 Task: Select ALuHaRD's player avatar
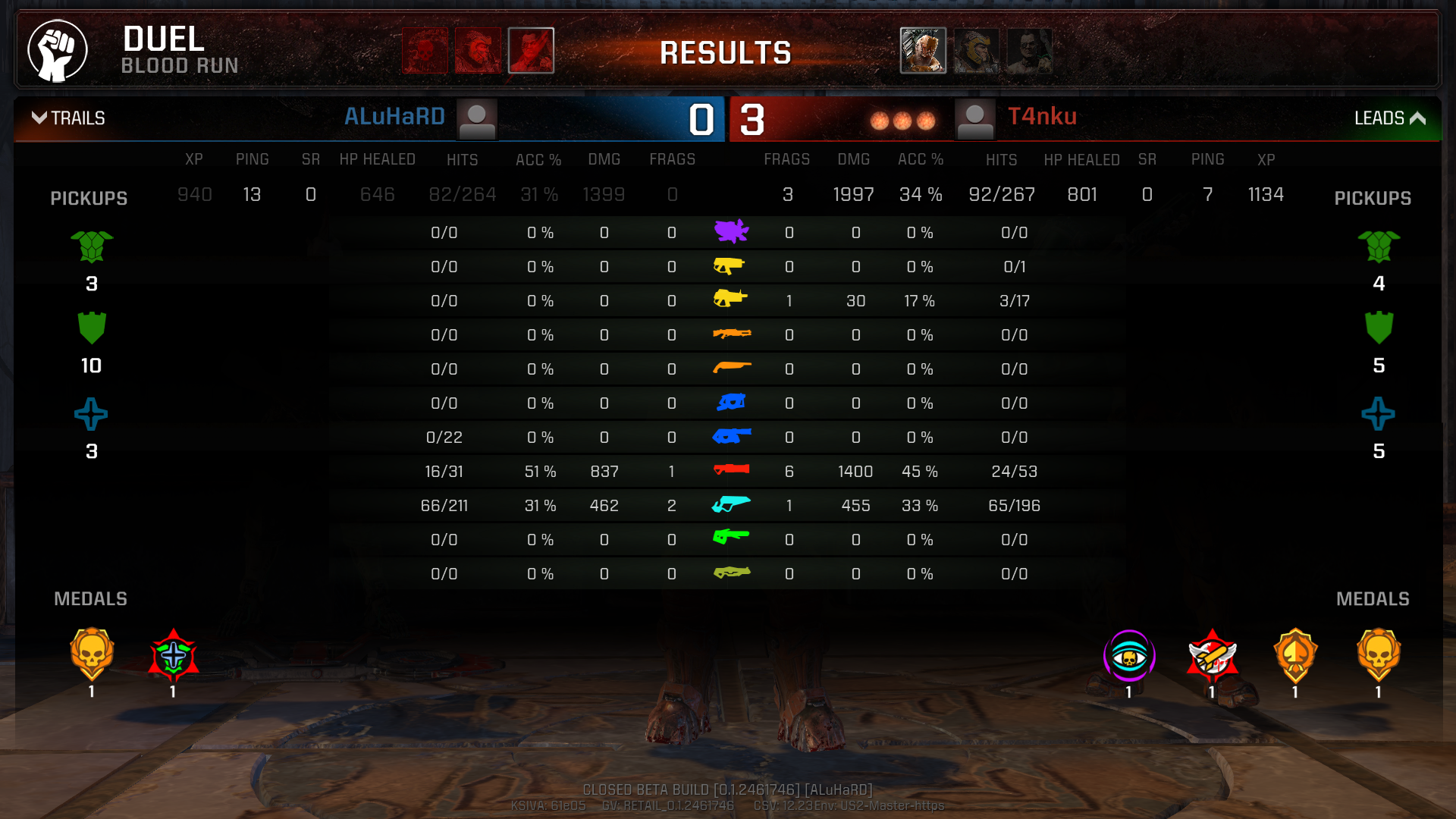click(x=477, y=120)
